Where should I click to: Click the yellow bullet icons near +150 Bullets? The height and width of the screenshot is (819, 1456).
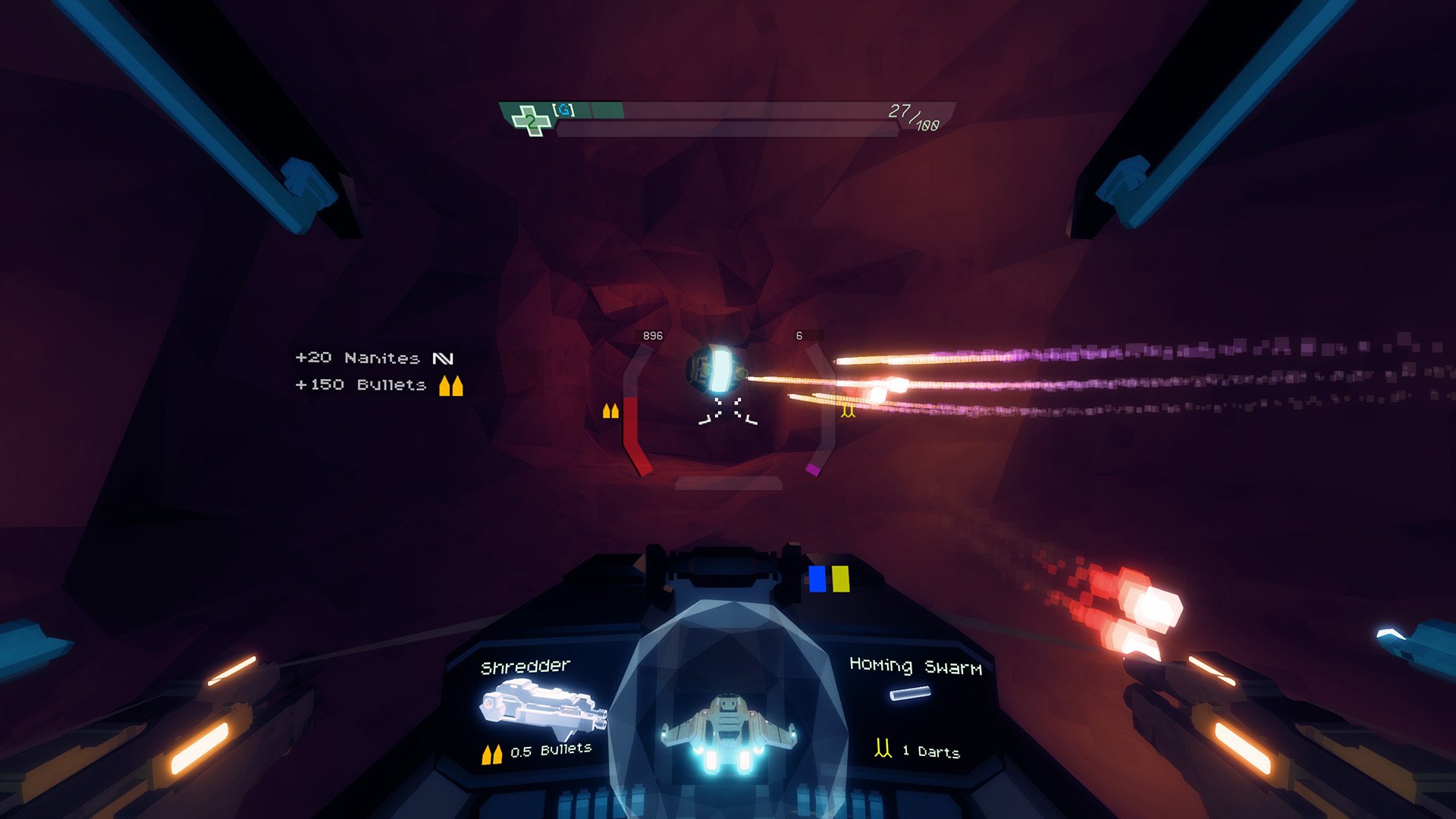tap(449, 386)
